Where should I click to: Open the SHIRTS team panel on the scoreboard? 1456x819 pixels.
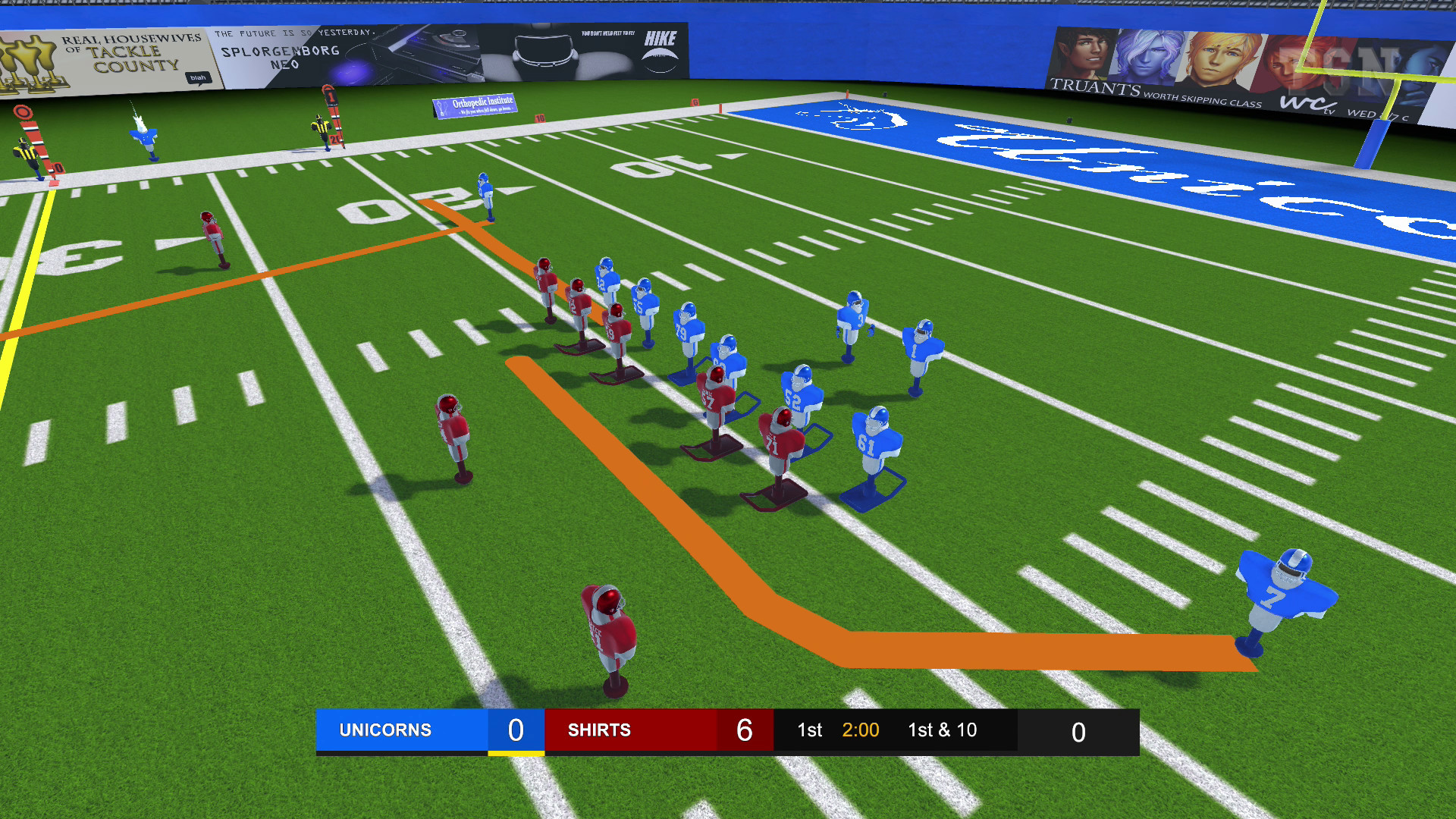point(599,730)
